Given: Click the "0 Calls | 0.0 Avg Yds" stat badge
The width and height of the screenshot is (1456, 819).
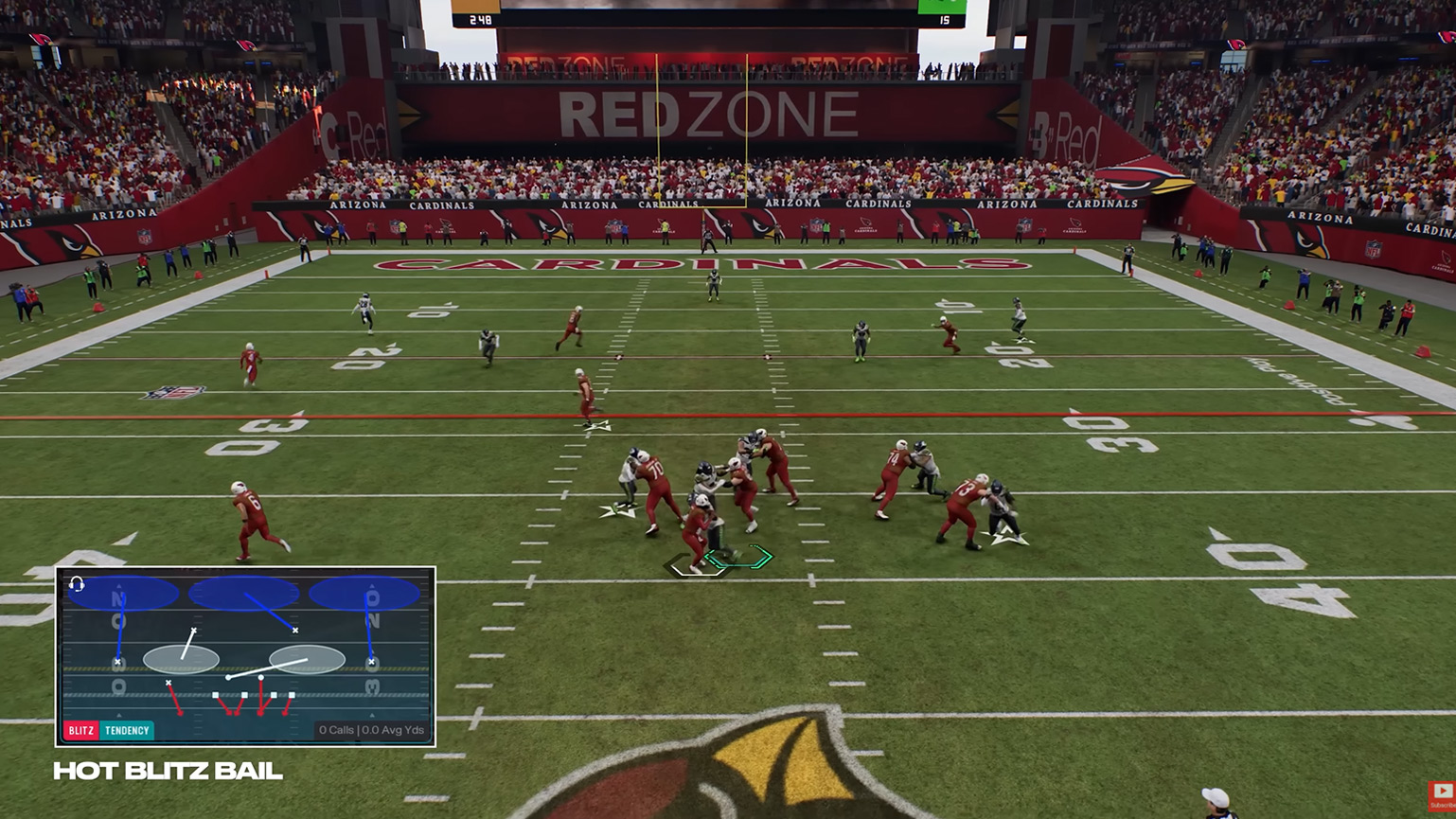Looking at the screenshot, I should click(371, 729).
